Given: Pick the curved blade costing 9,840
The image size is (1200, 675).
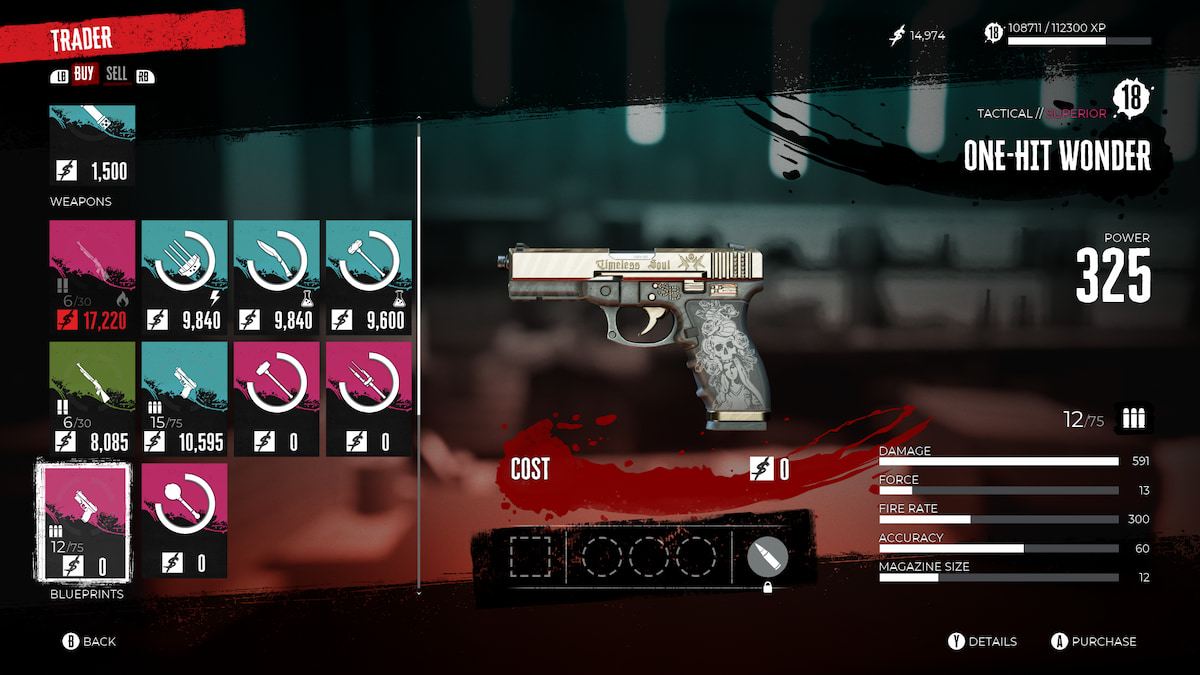Looking at the screenshot, I should click(277, 277).
